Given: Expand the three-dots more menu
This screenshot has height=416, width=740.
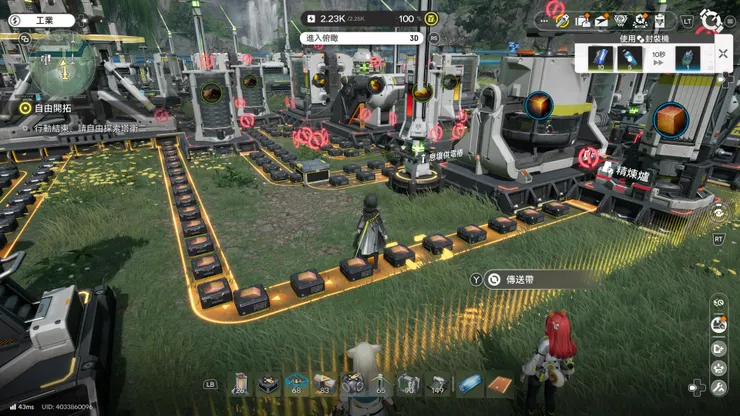Looking at the screenshot, I should coord(545,19).
